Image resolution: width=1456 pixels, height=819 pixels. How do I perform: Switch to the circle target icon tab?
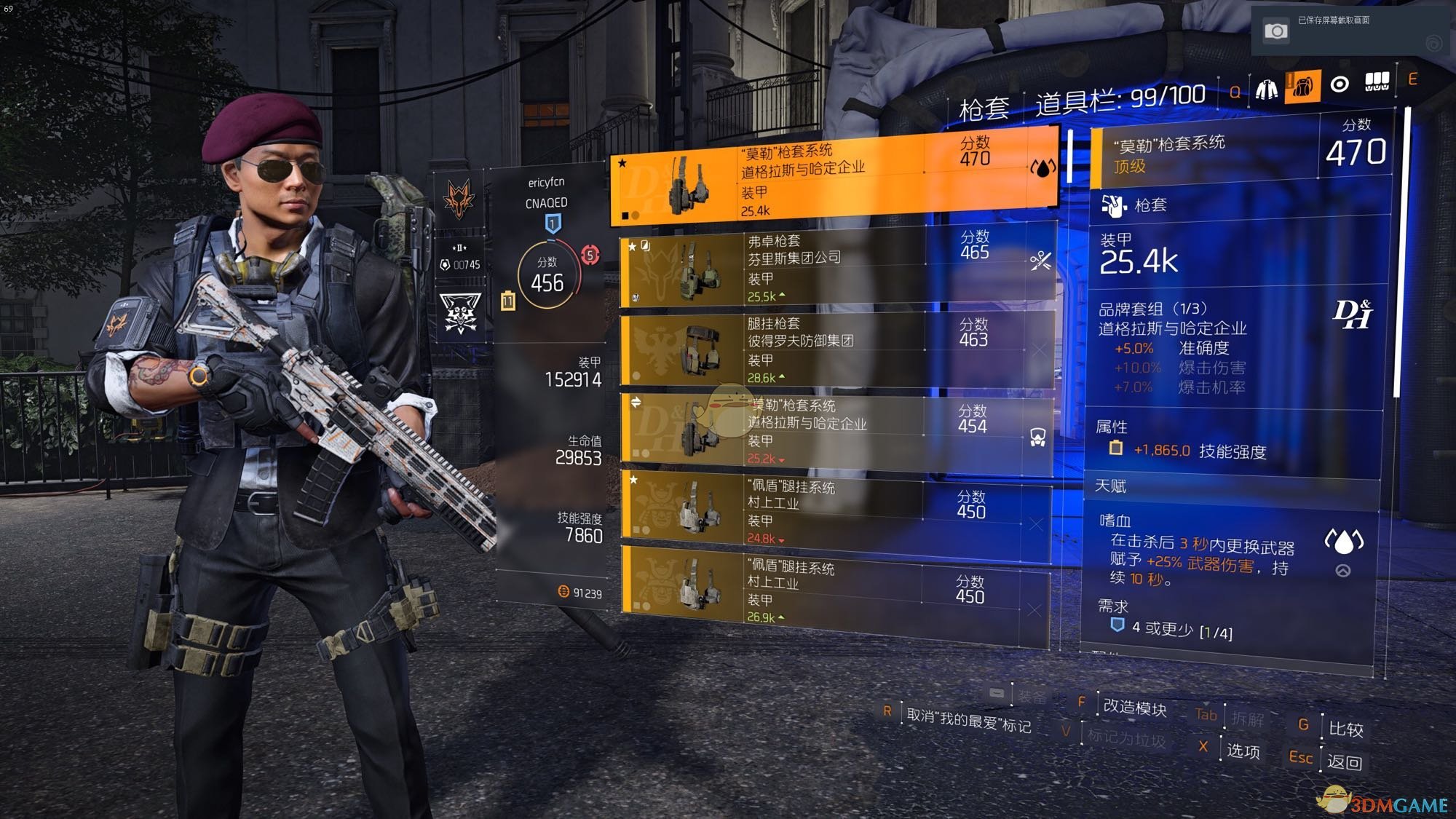1340,85
